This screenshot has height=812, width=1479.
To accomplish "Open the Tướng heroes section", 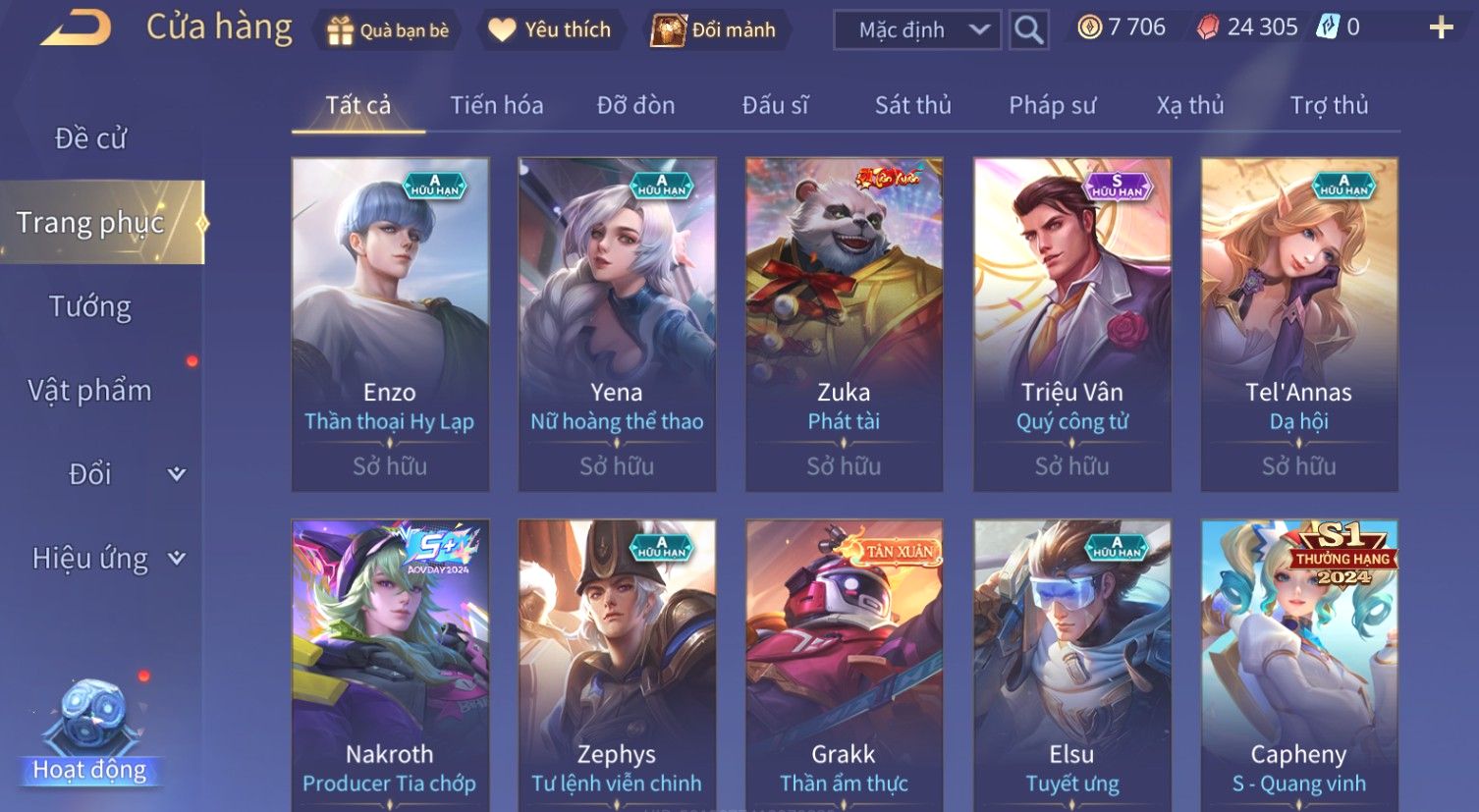I will coord(90,306).
